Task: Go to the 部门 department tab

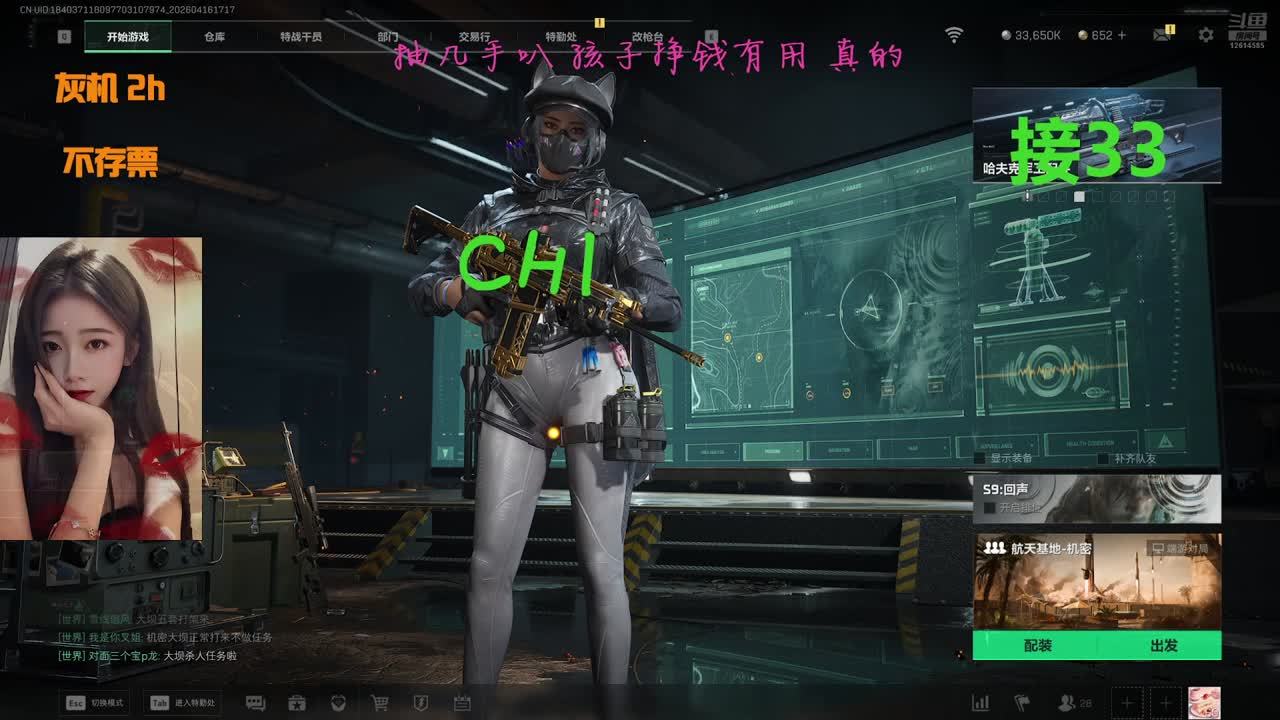Action: pyautogui.click(x=388, y=37)
